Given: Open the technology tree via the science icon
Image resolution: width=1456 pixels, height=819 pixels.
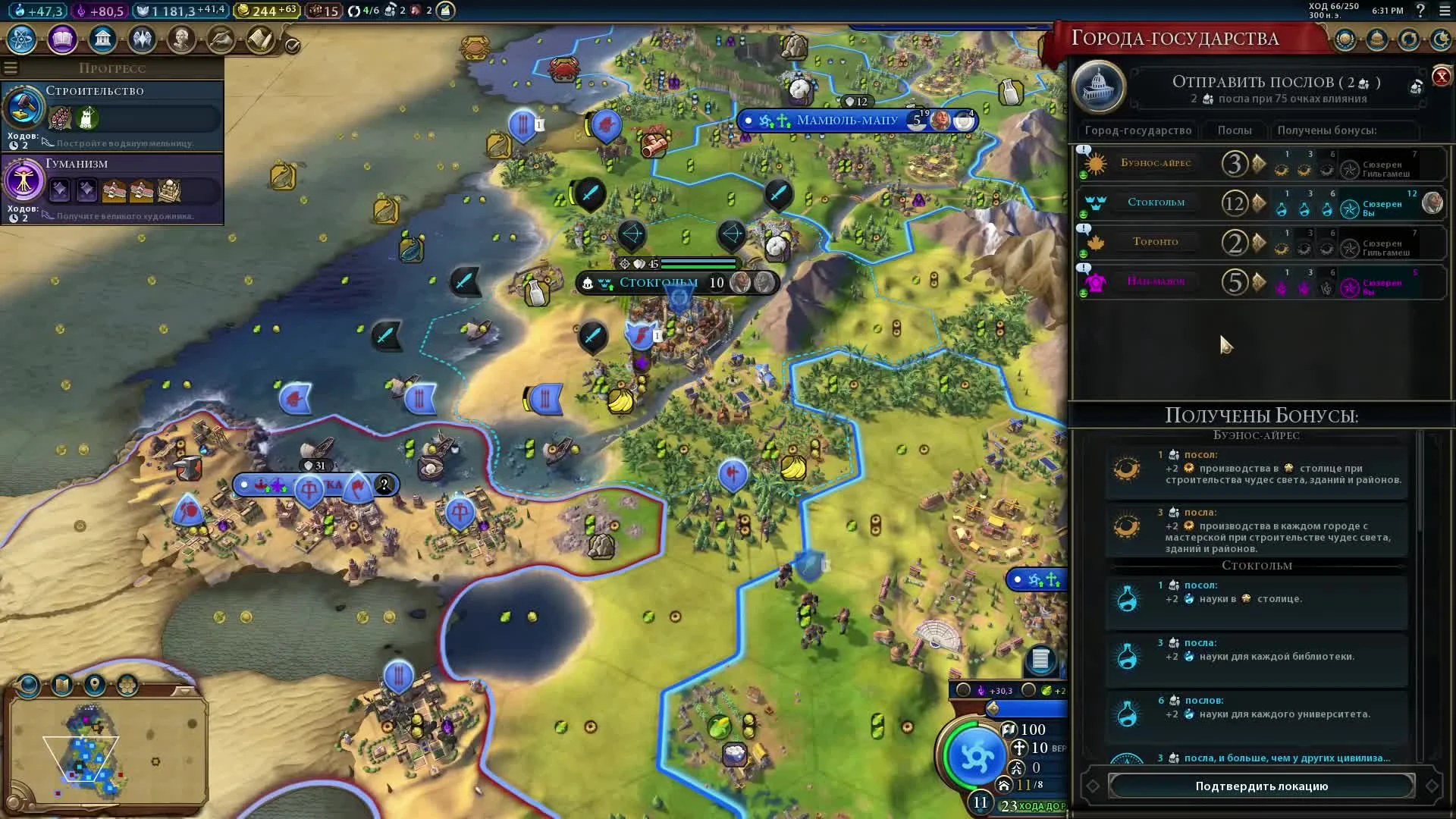Looking at the screenshot, I should coord(20,39).
